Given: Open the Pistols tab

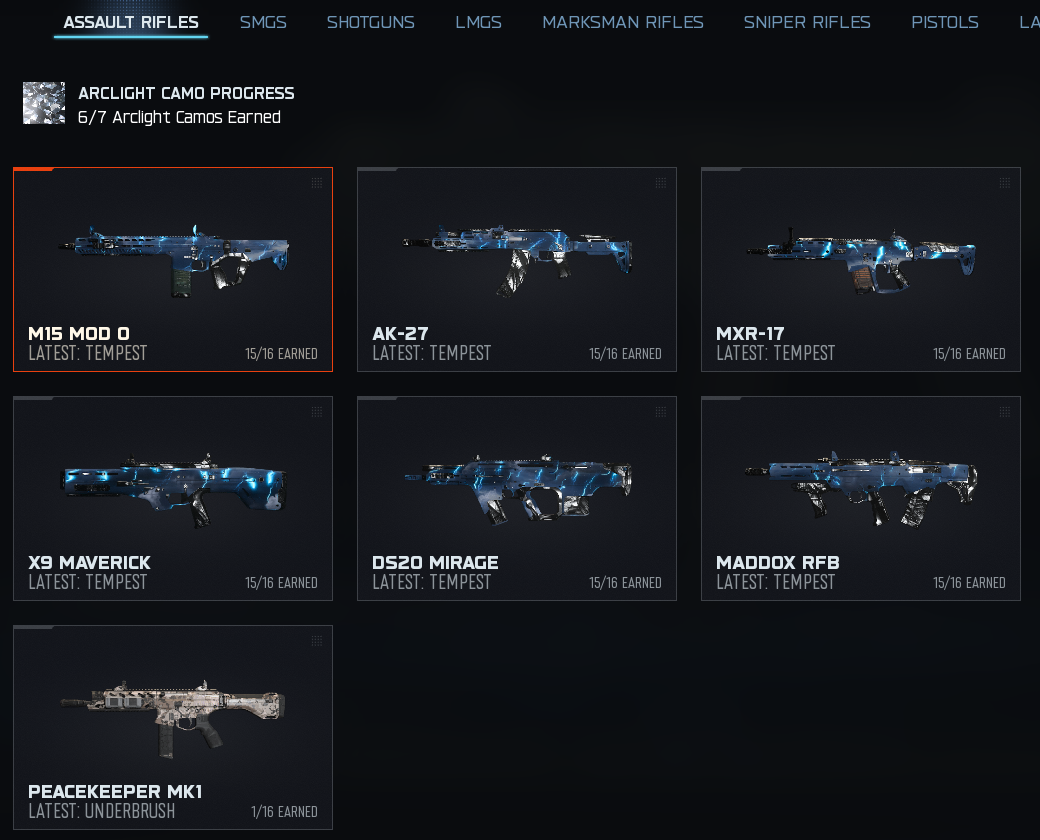Looking at the screenshot, I should pyautogui.click(x=944, y=22).
